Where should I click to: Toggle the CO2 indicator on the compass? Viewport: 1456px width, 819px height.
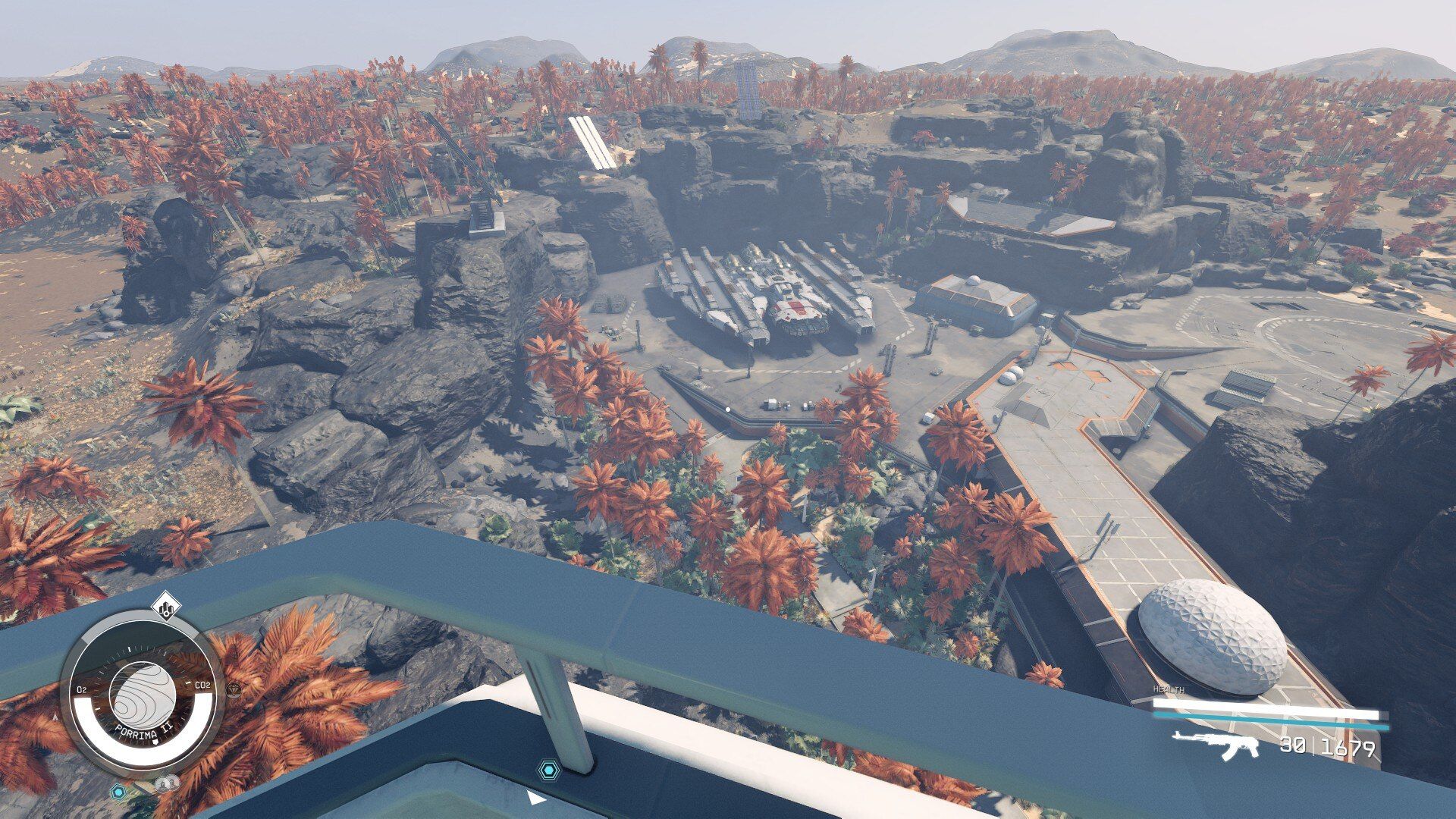pyautogui.click(x=202, y=684)
